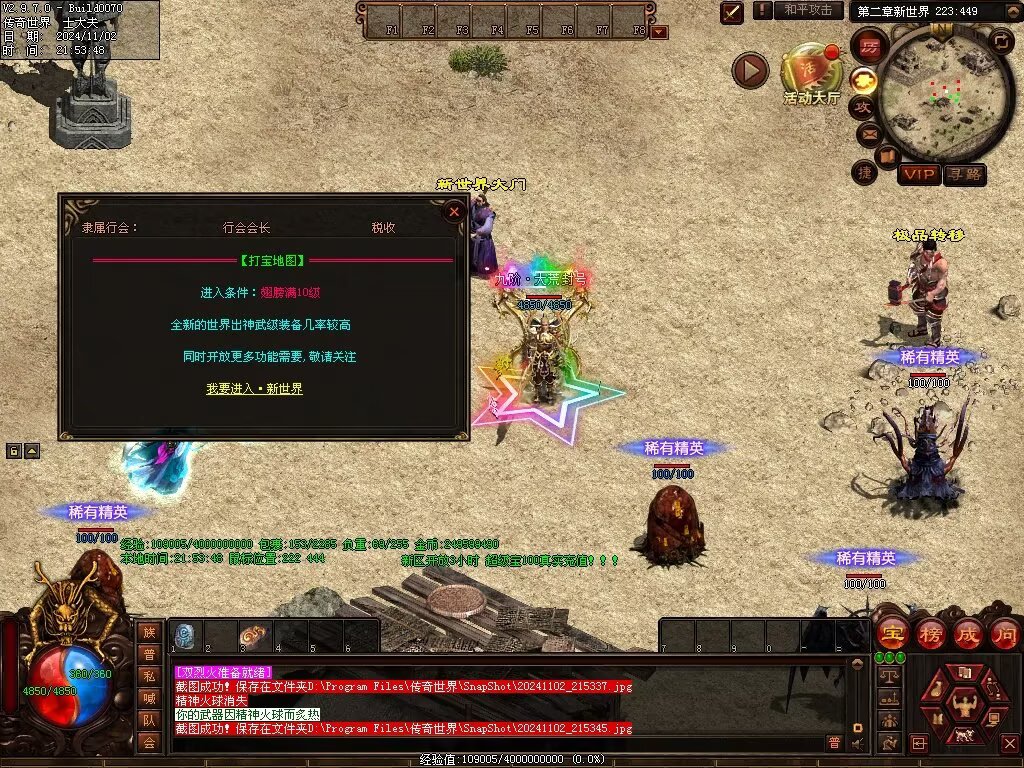Open the balance scales trade icon
Image resolution: width=1024 pixels, height=768 pixels.
(x=888, y=676)
